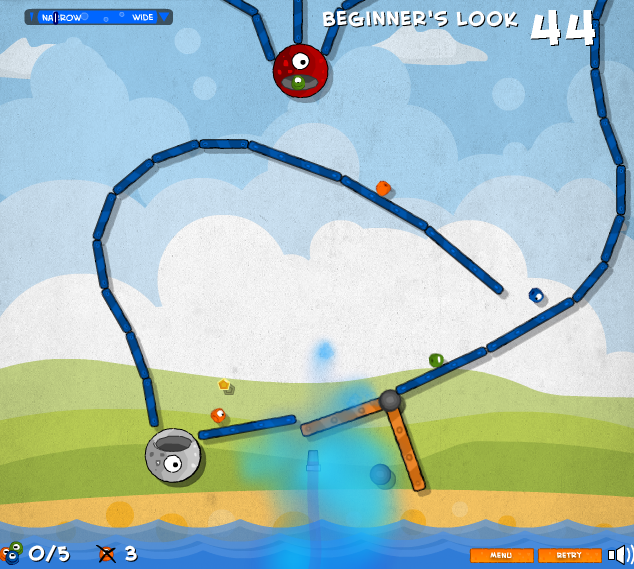The height and width of the screenshot is (569, 634).
Task: Restart the level with Retry
Action: (569, 555)
